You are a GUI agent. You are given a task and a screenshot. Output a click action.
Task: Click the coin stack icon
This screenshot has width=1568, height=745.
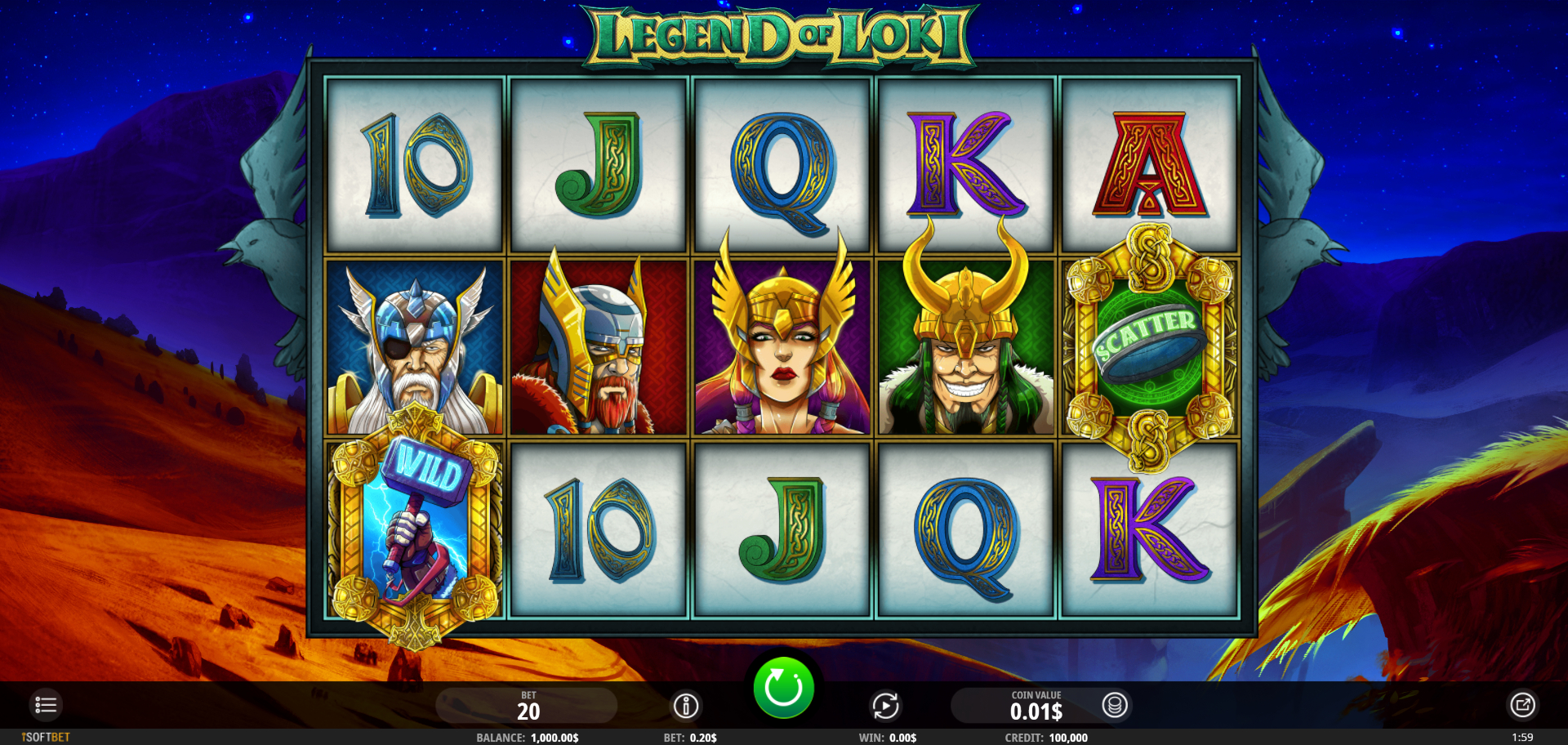click(x=1115, y=705)
